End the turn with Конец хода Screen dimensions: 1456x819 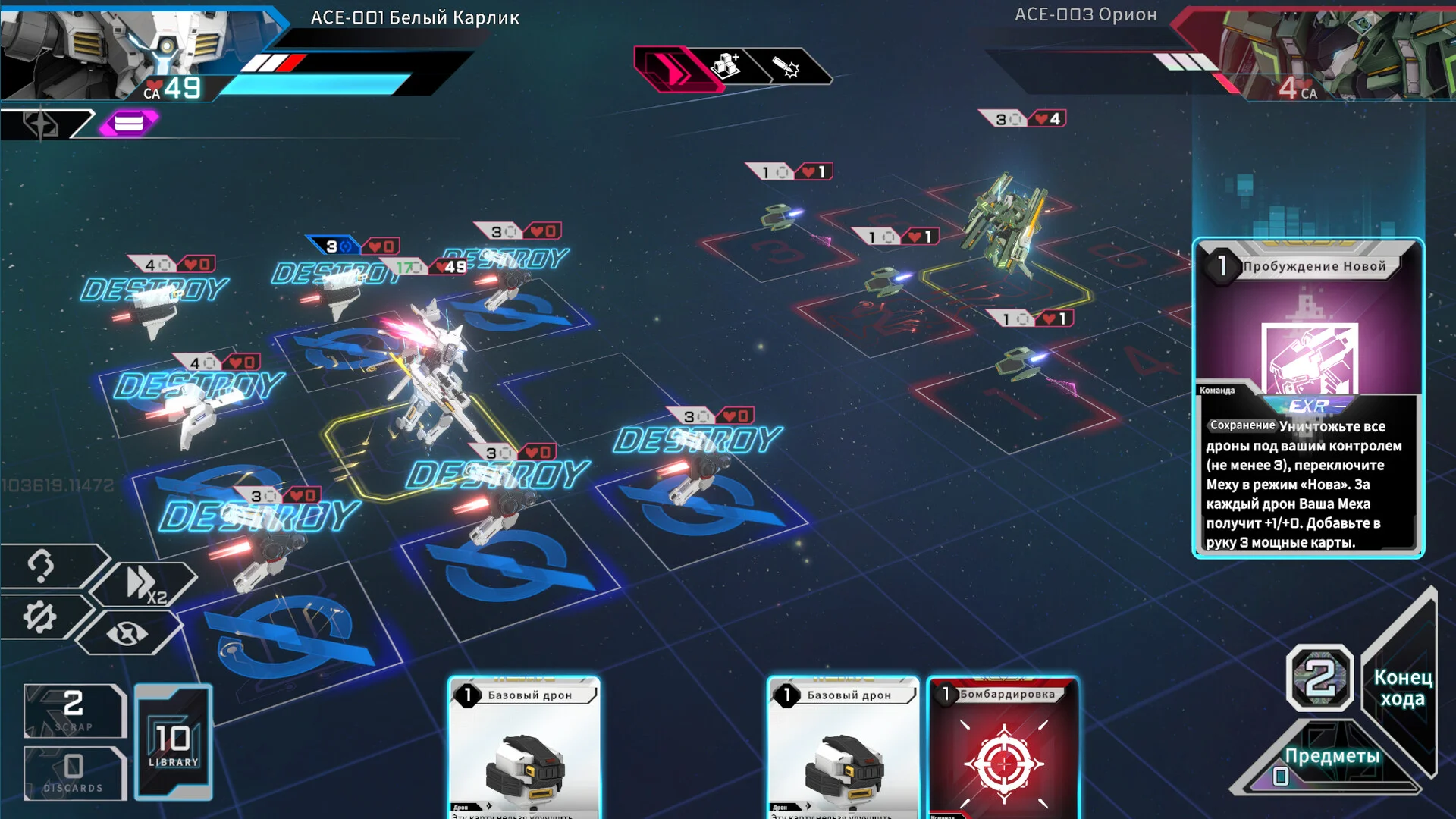click(1402, 688)
